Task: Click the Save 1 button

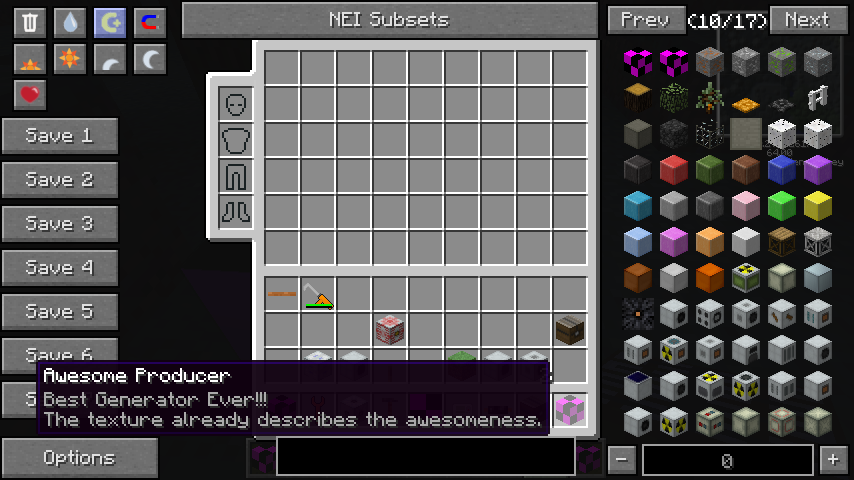Action: (60, 136)
